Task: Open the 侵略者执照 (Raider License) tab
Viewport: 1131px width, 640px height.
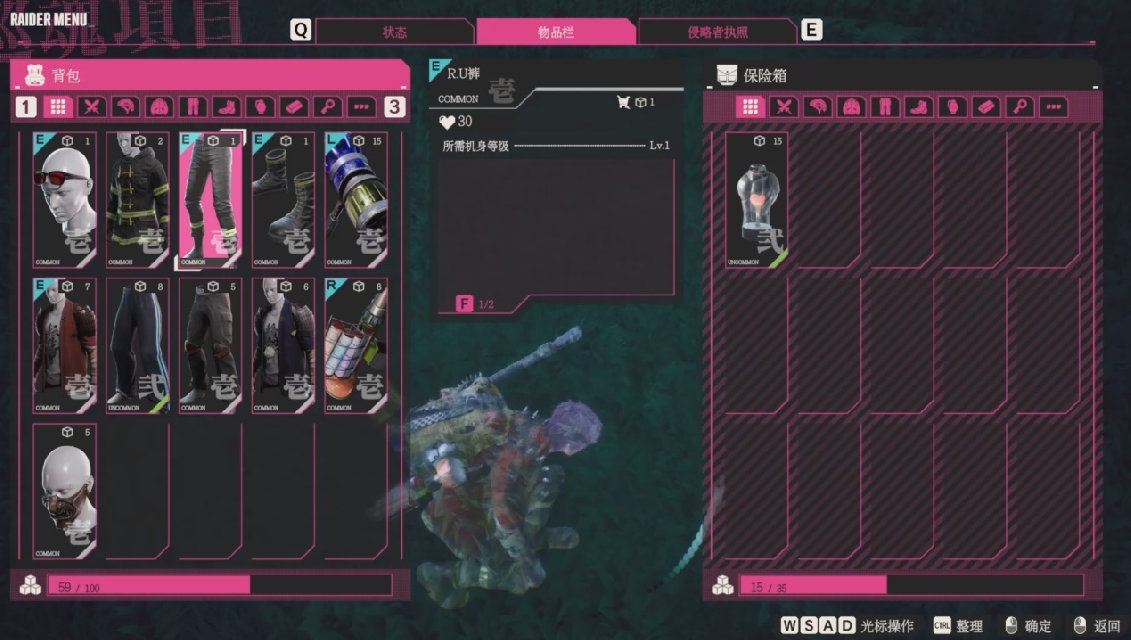Action: (x=717, y=32)
